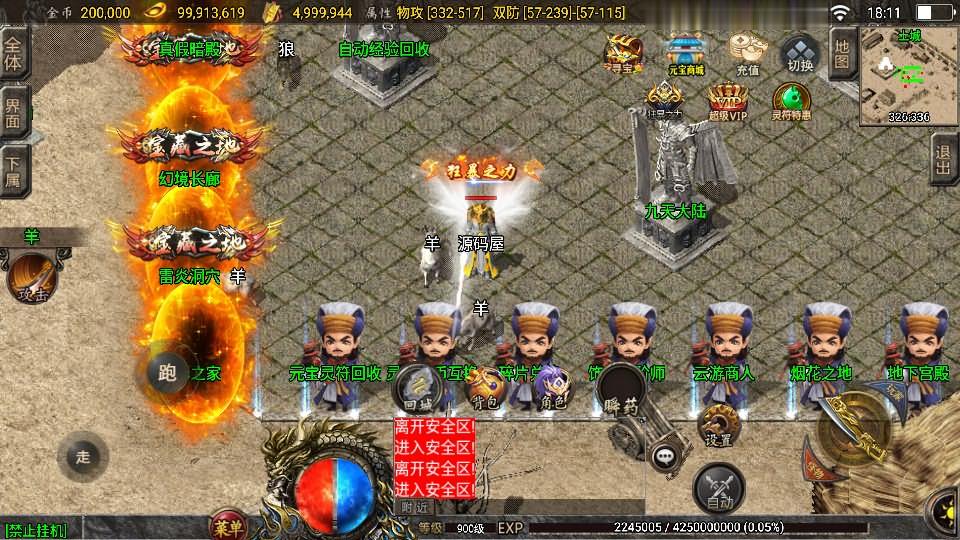This screenshot has width=960, height=540.
Task: Open the 超级VIP crown icon
Action: pos(728,102)
